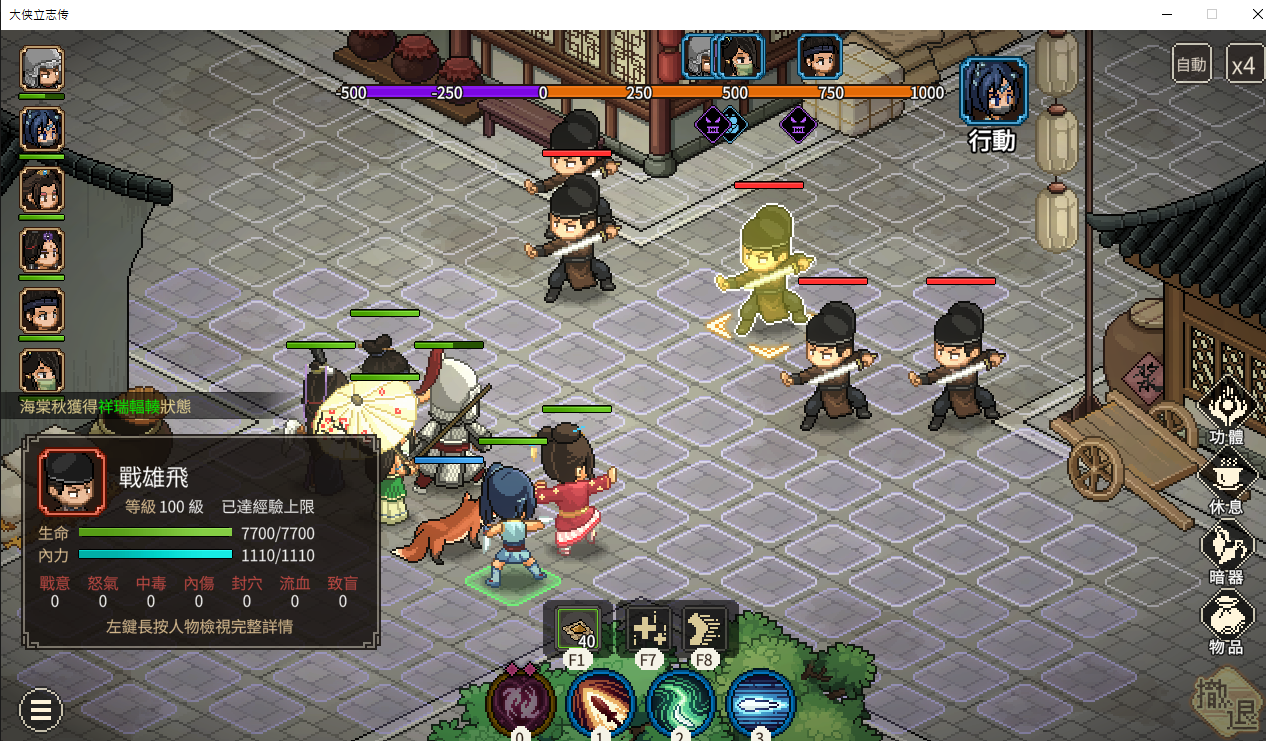Select the blue-haired party member portrait

42,129
